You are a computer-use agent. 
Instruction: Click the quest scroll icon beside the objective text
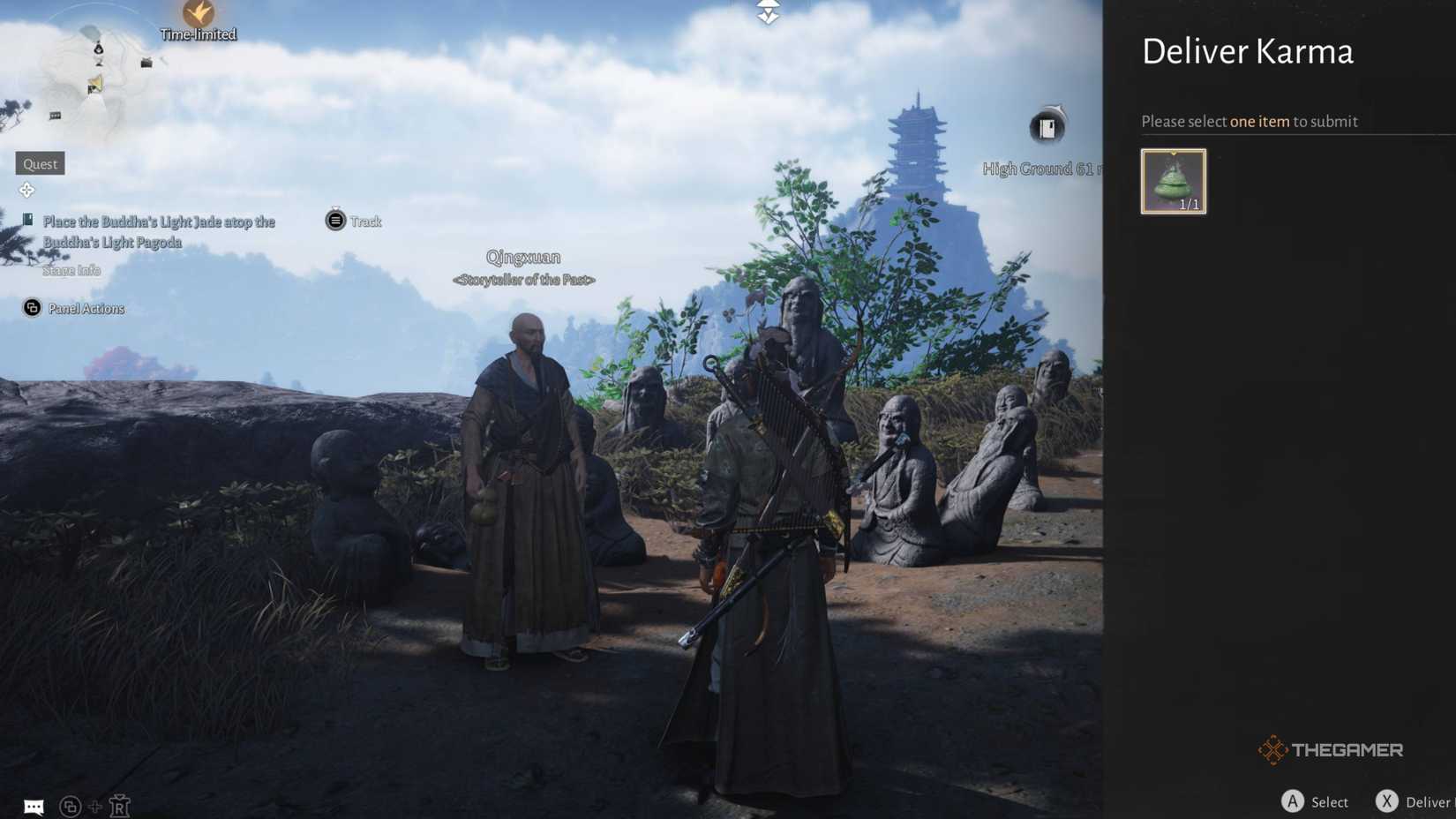tap(29, 221)
